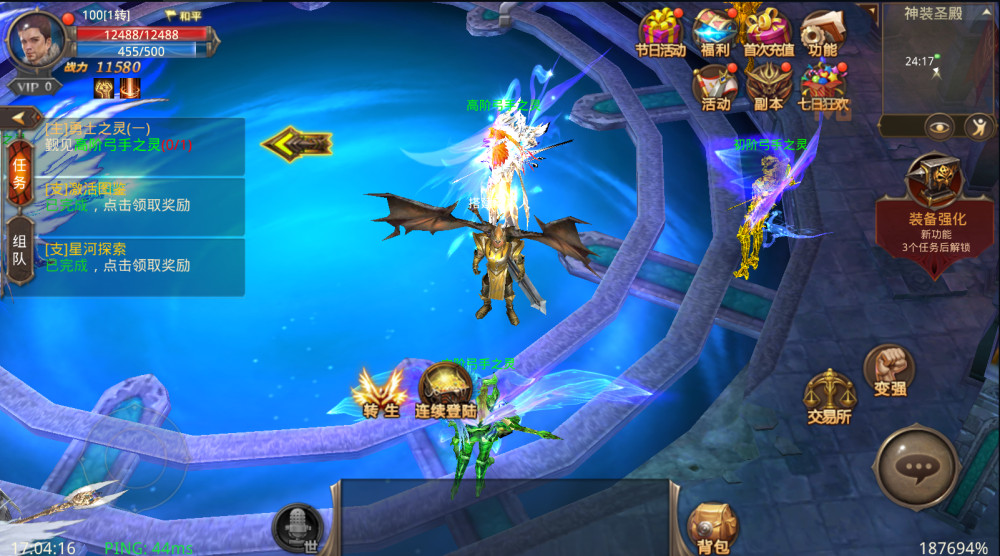Claim the 连续登陆 consecutive login reward
Viewport: 1000px width, 556px height.
[x=445, y=390]
